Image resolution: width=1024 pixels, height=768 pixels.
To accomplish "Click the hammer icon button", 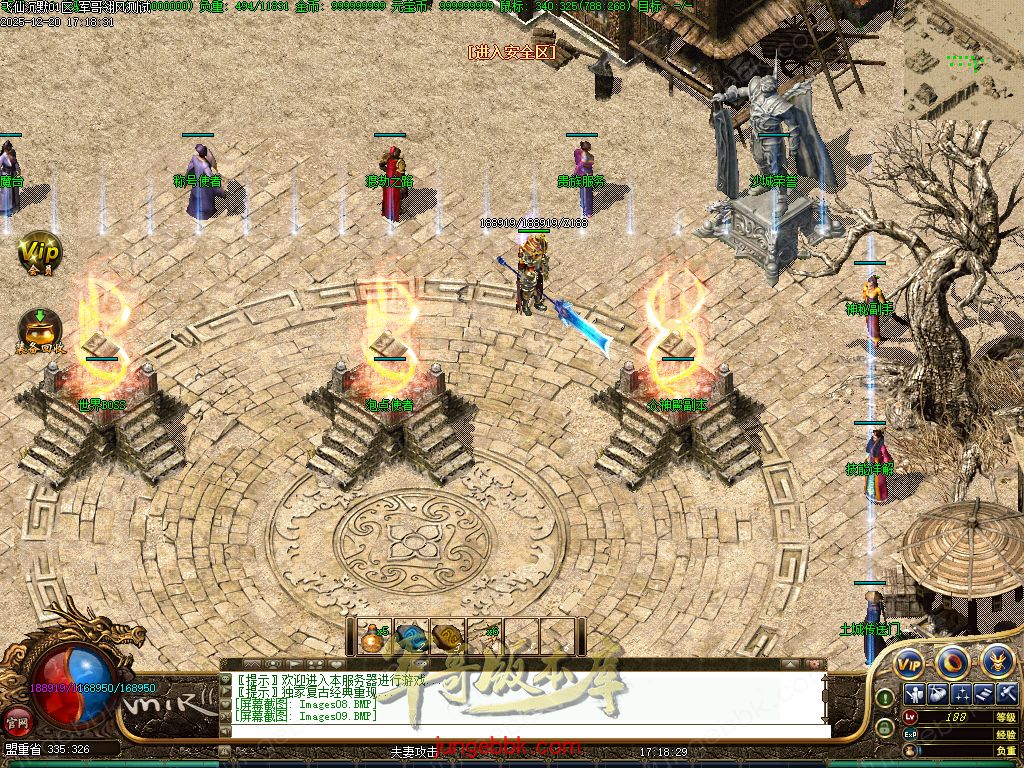I will click(x=1007, y=694).
